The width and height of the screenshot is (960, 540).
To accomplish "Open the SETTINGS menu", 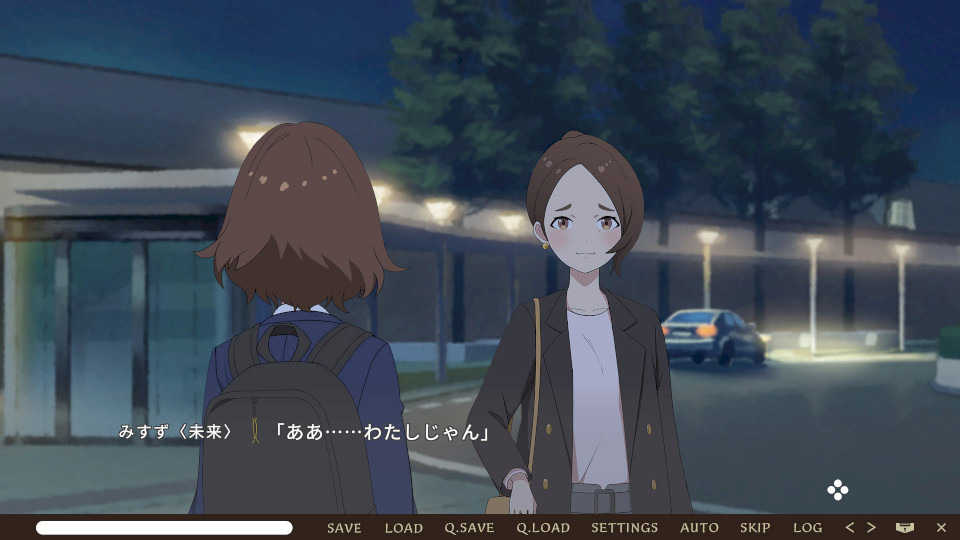I will pyautogui.click(x=624, y=528).
